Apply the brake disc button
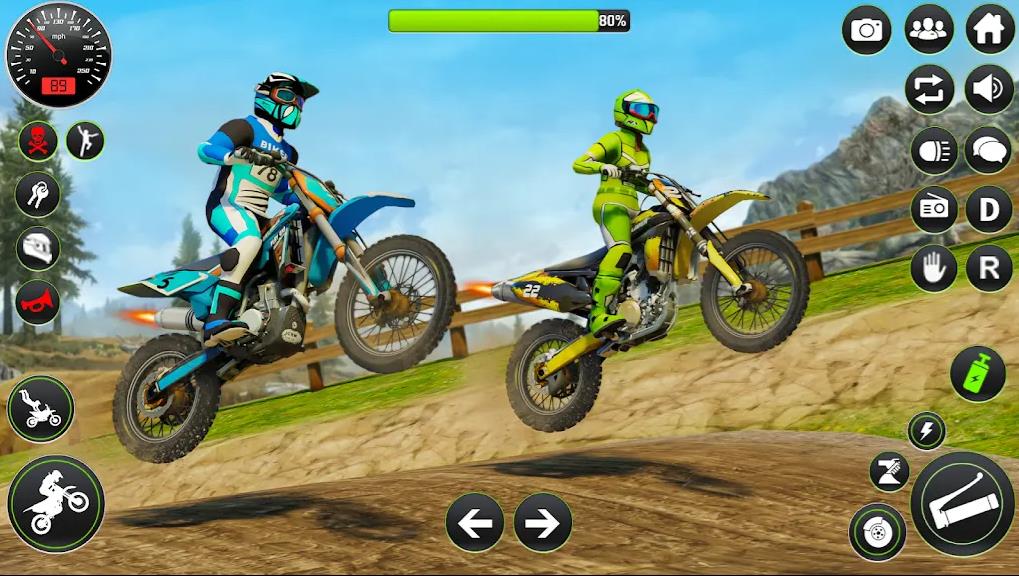This screenshot has width=1019, height=576. [877, 531]
